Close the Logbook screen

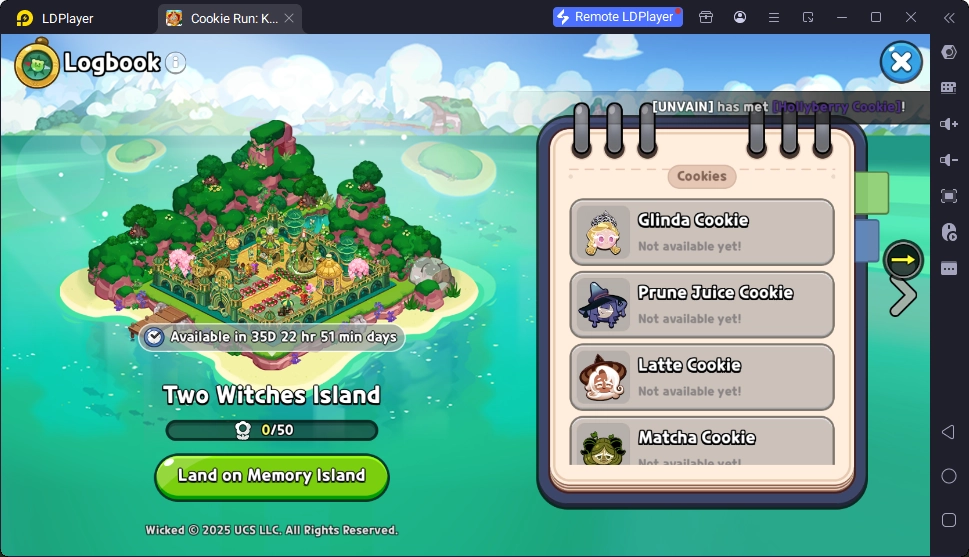[x=900, y=62]
